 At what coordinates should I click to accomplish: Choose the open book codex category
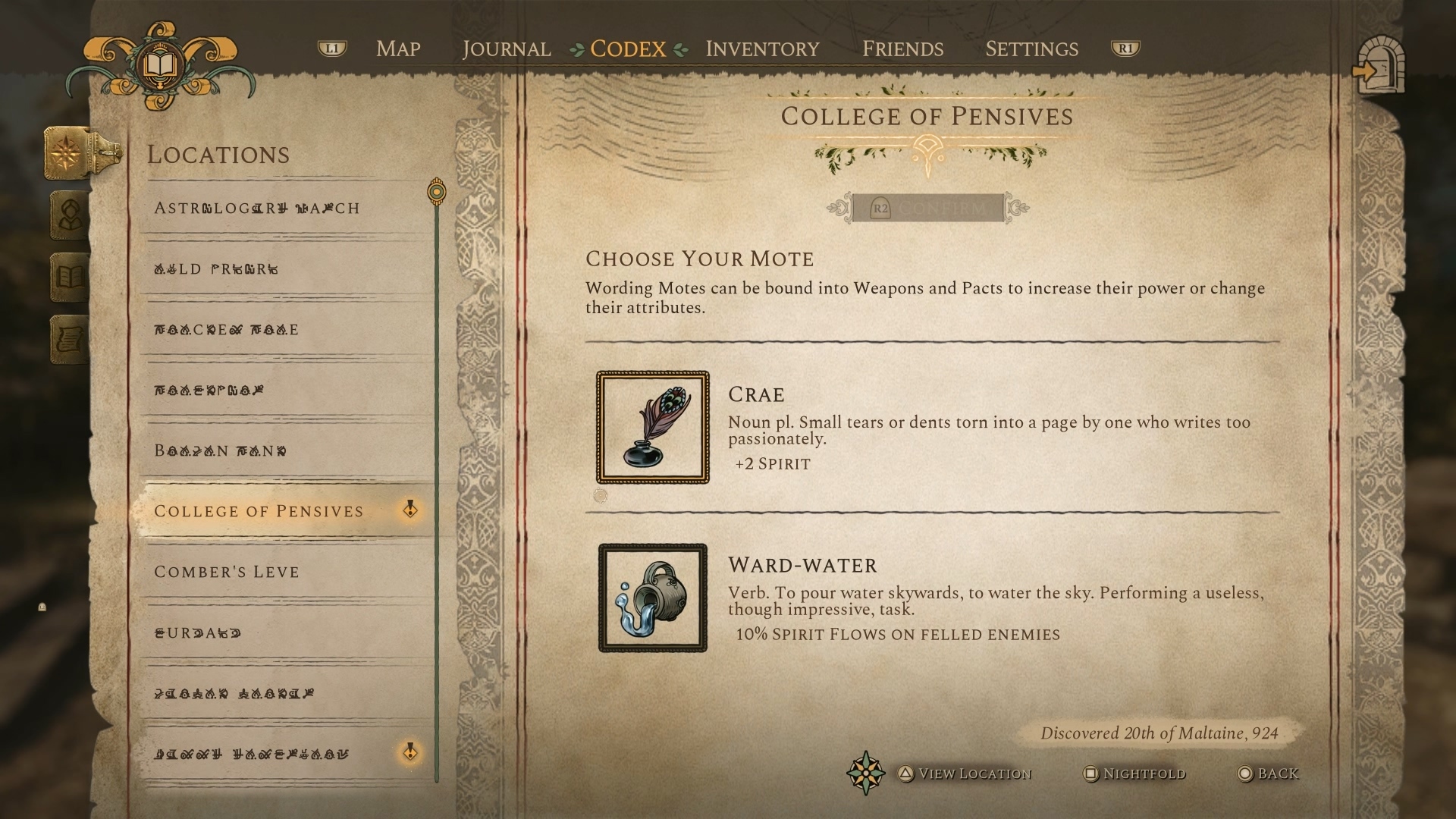(70, 277)
